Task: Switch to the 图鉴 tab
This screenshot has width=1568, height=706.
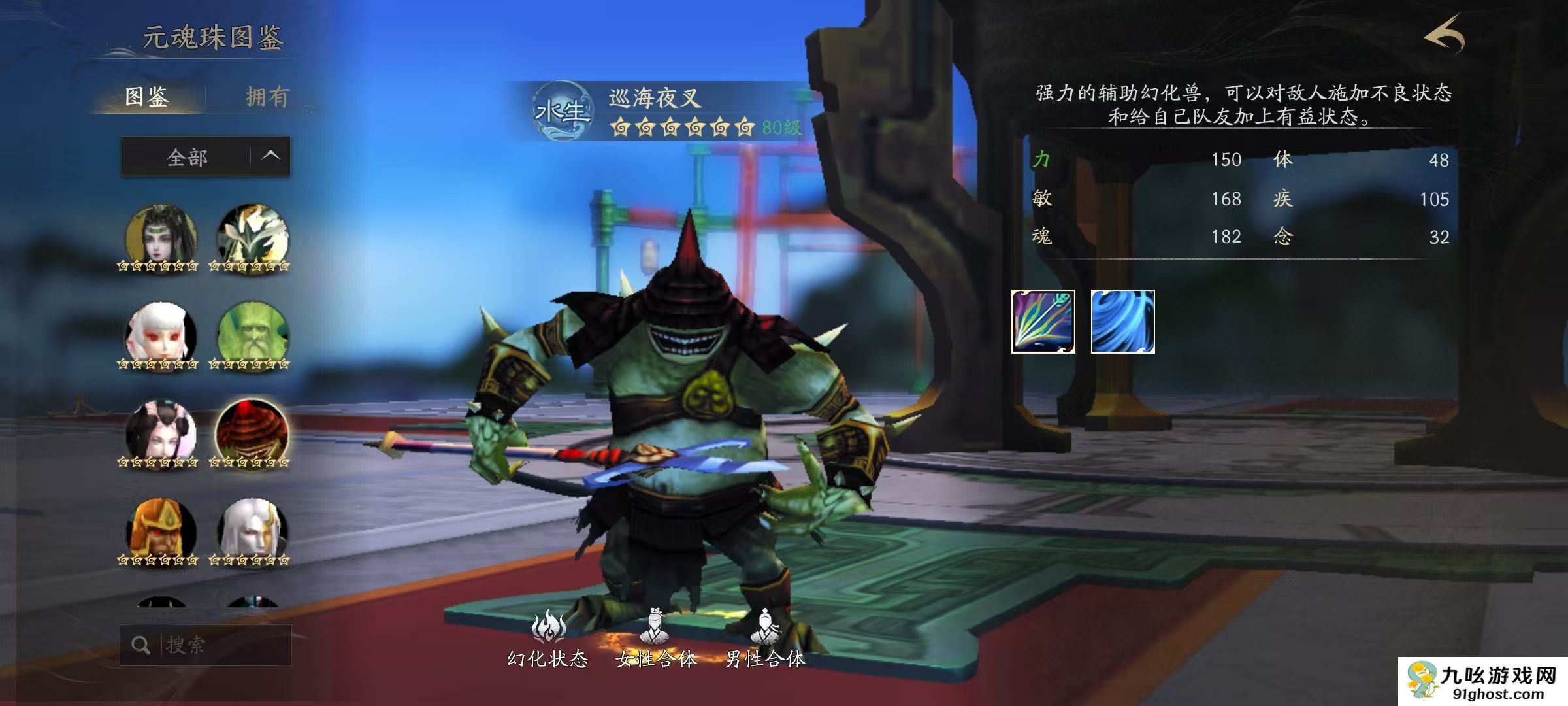Action: point(147,97)
